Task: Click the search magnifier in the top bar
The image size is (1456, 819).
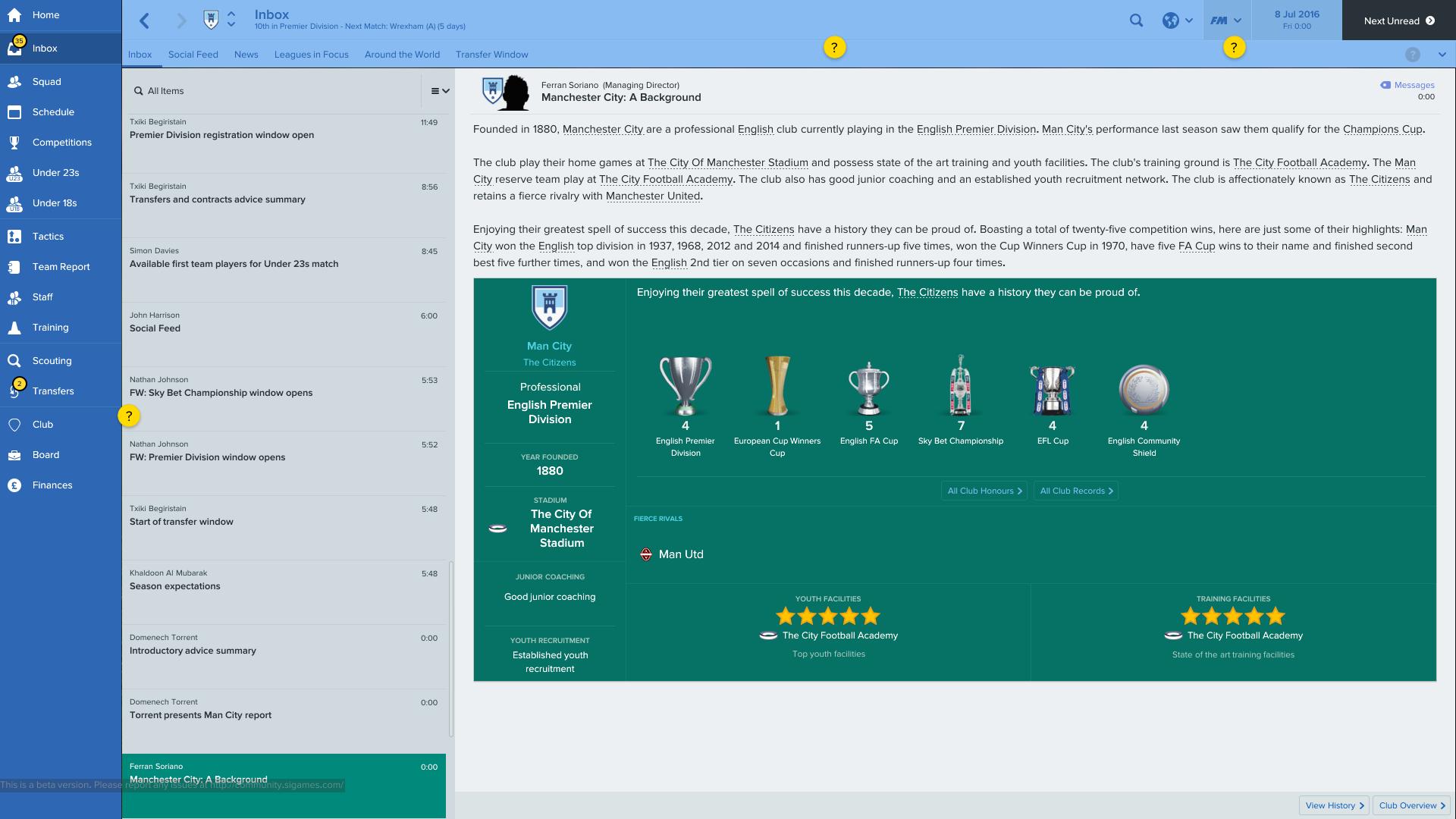Action: coord(1136,20)
